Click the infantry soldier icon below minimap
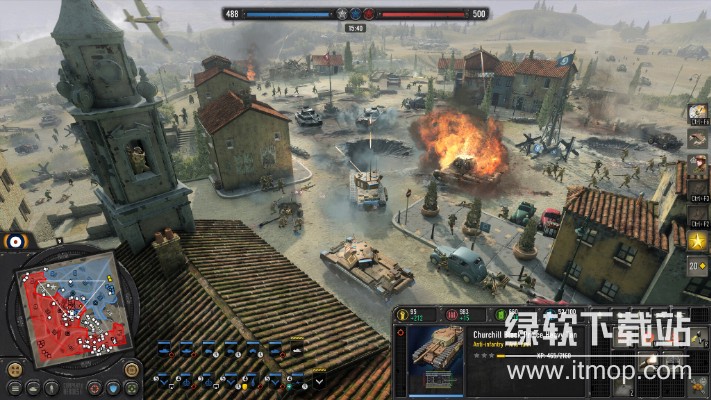The width and height of the screenshot is (711, 400). pyautogui.click(x=53, y=387)
